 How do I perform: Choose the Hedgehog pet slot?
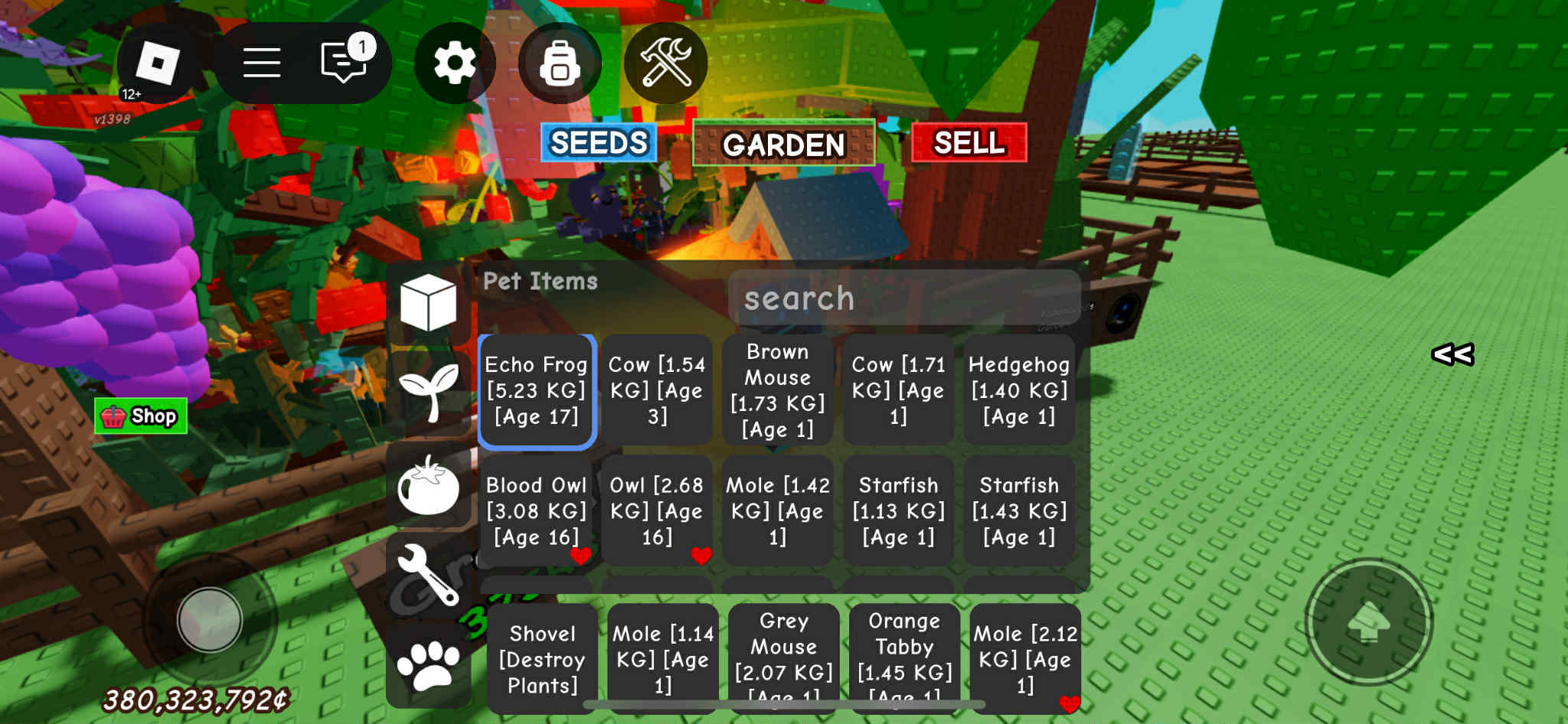point(1019,390)
